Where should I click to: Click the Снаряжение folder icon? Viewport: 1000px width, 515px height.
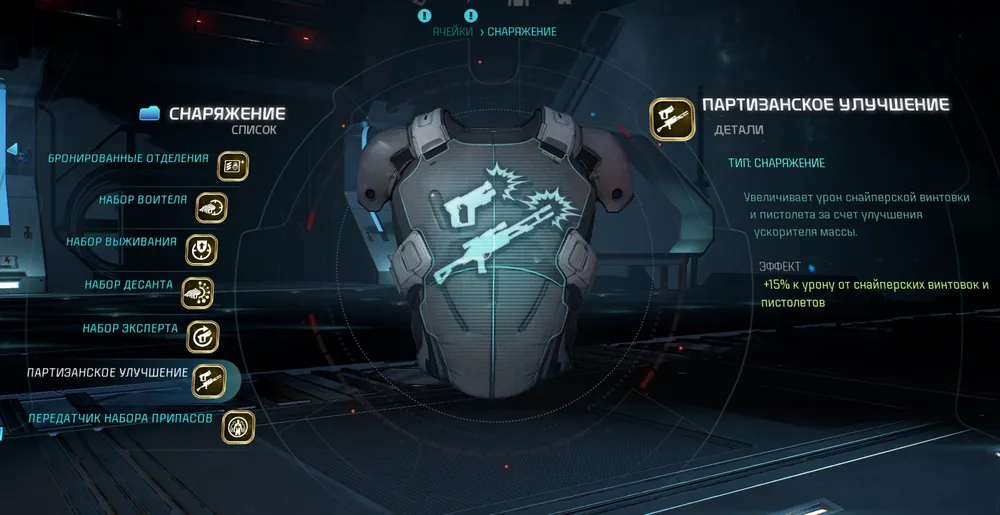(150, 114)
